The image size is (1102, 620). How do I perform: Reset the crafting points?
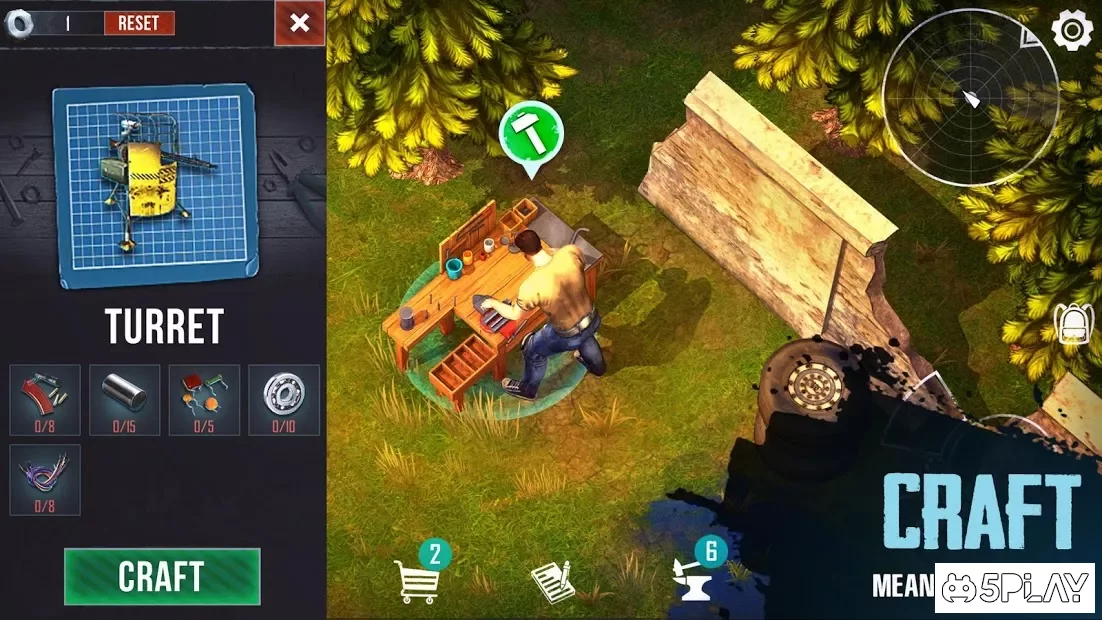(139, 23)
